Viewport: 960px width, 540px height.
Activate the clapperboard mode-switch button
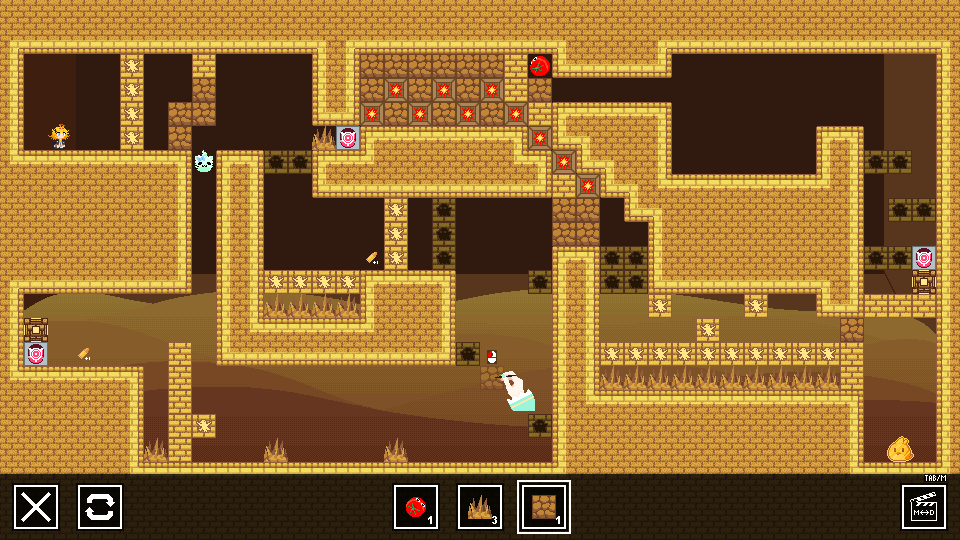924,507
